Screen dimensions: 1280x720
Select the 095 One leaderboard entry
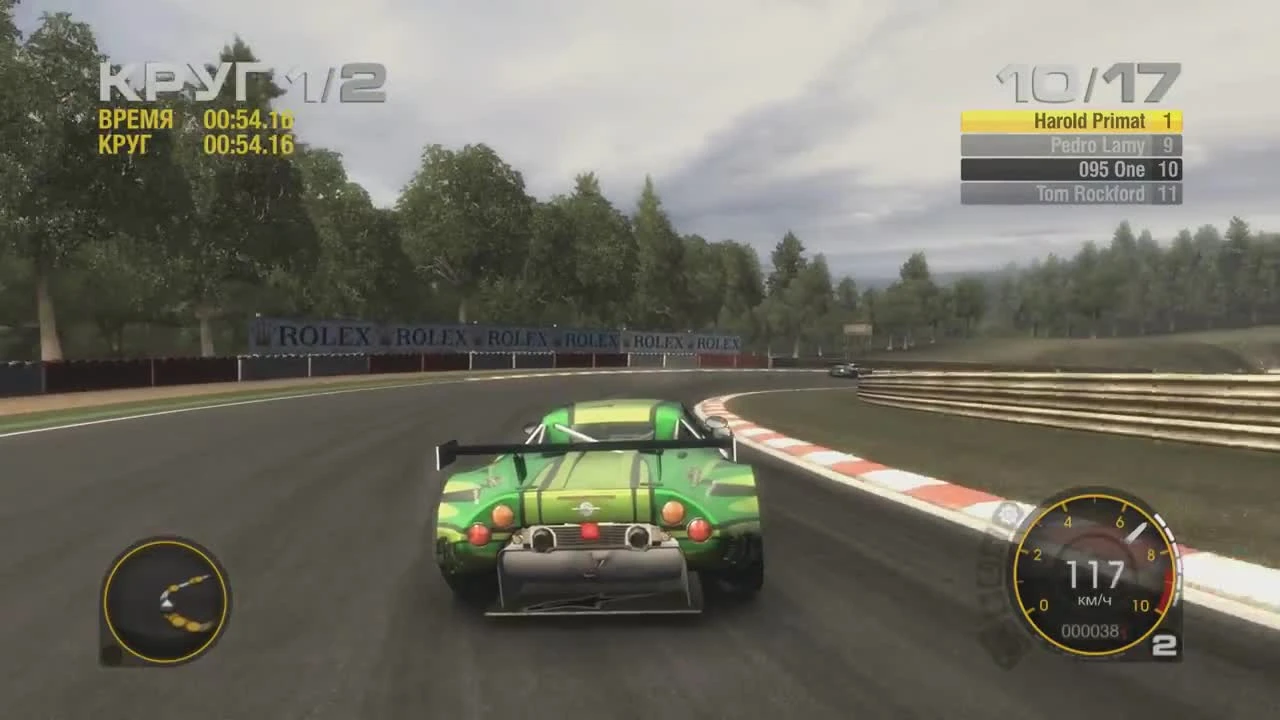pos(1070,169)
